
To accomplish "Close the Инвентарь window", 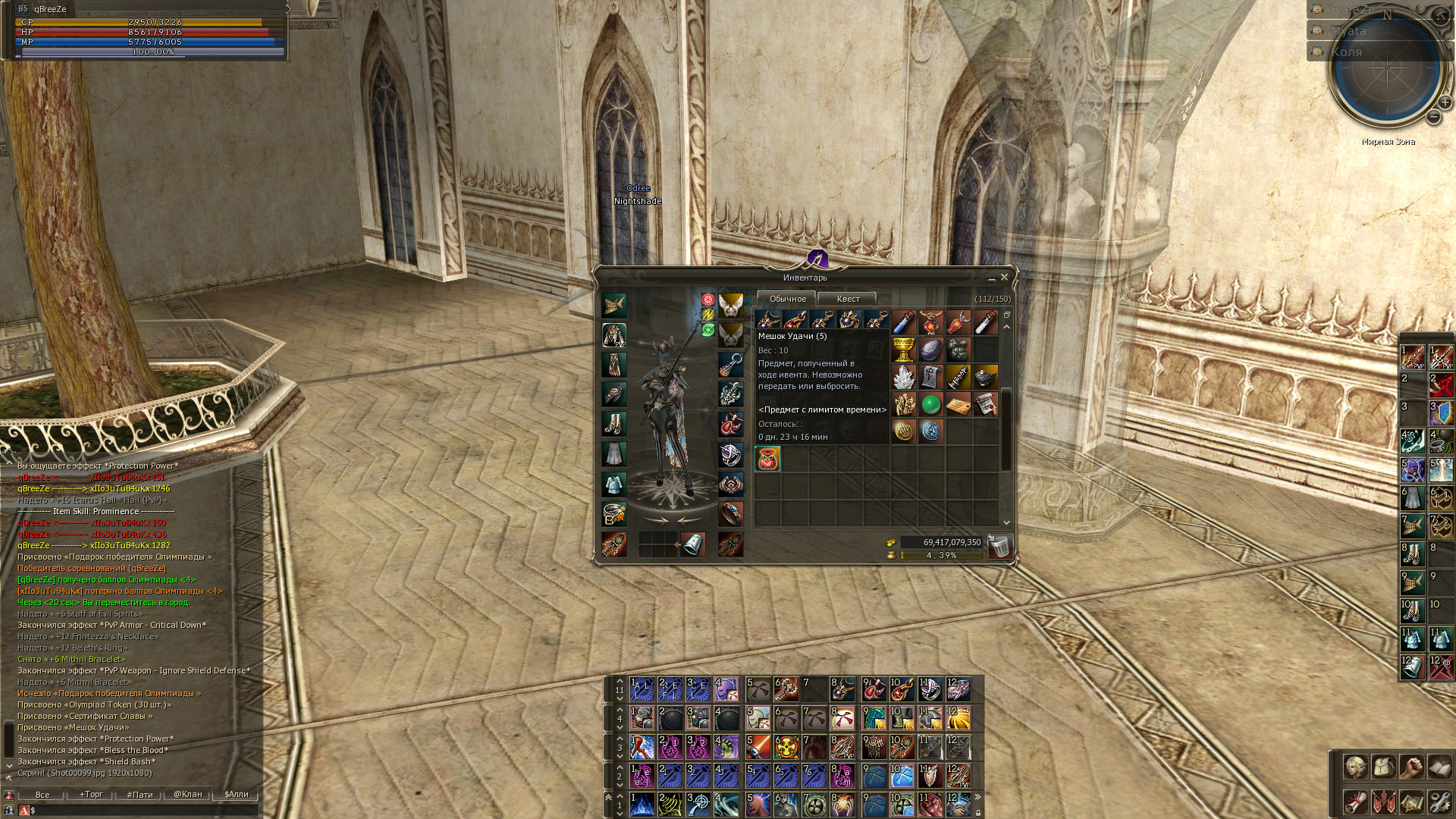I will 1004,278.
